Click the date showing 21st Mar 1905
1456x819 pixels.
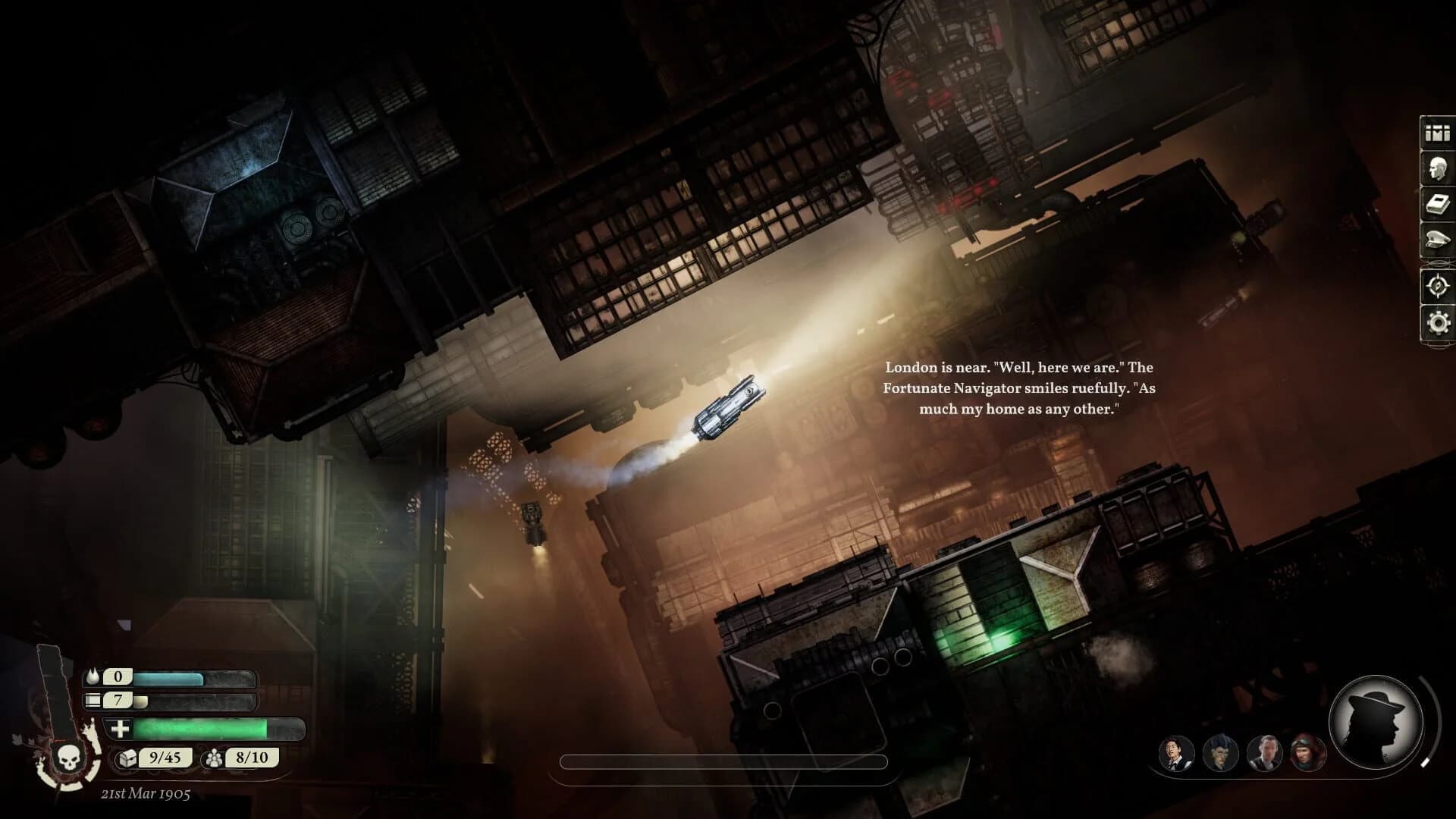pyautogui.click(x=146, y=795)
